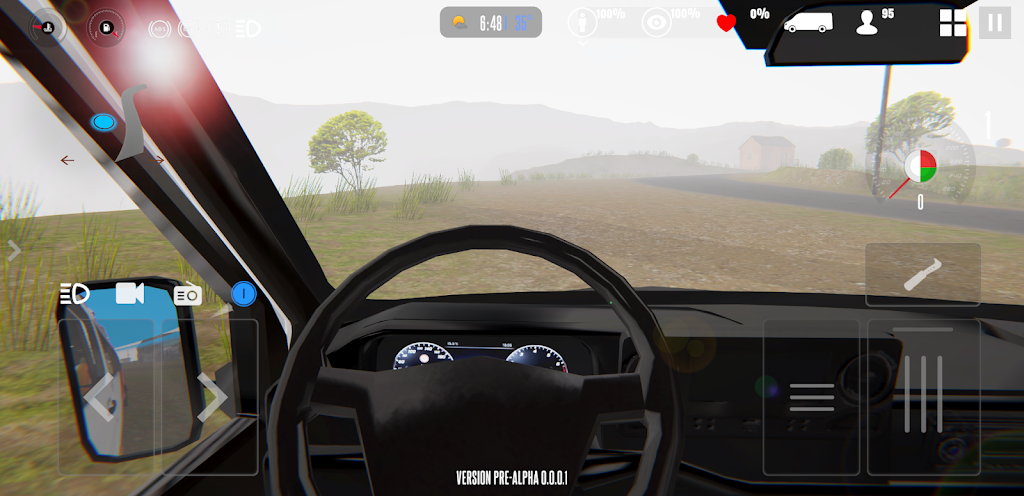Expand the side panel chevron at left edge
The width and height of the screenshot is (1024, 496).
[x=13, y=251]
